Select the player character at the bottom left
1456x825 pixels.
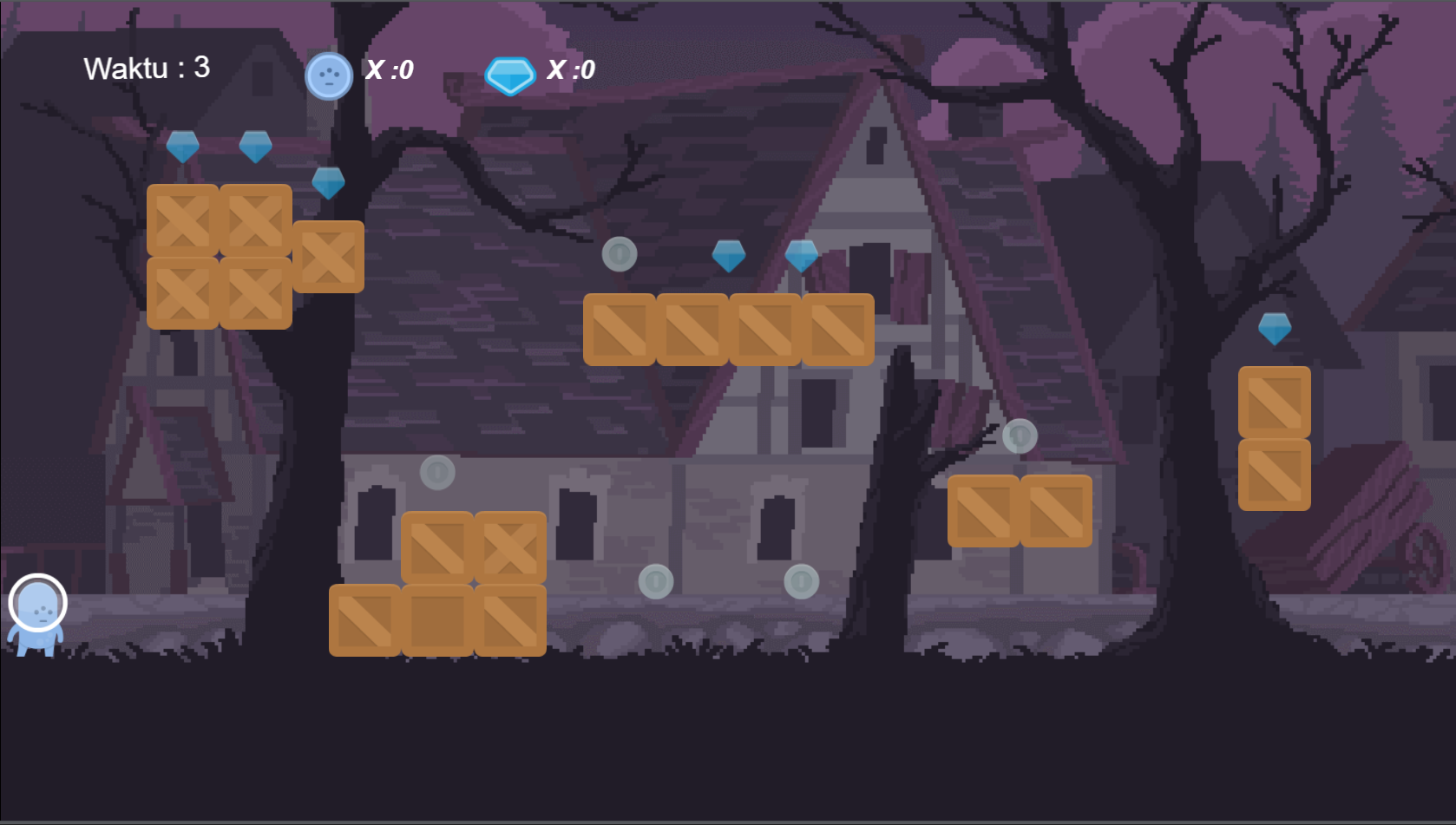point(38,618)
